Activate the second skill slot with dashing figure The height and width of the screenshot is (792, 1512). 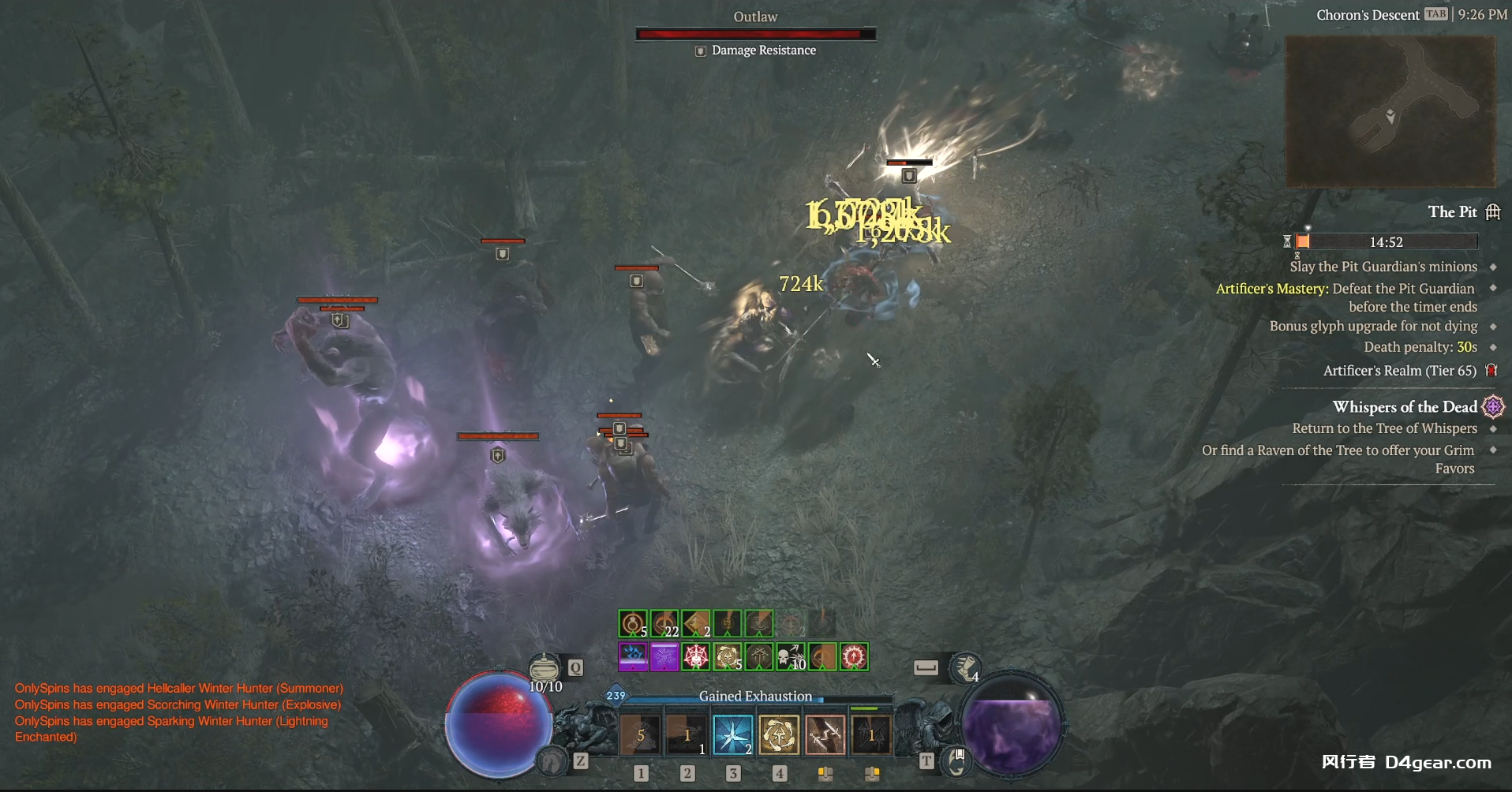[686, 734]
